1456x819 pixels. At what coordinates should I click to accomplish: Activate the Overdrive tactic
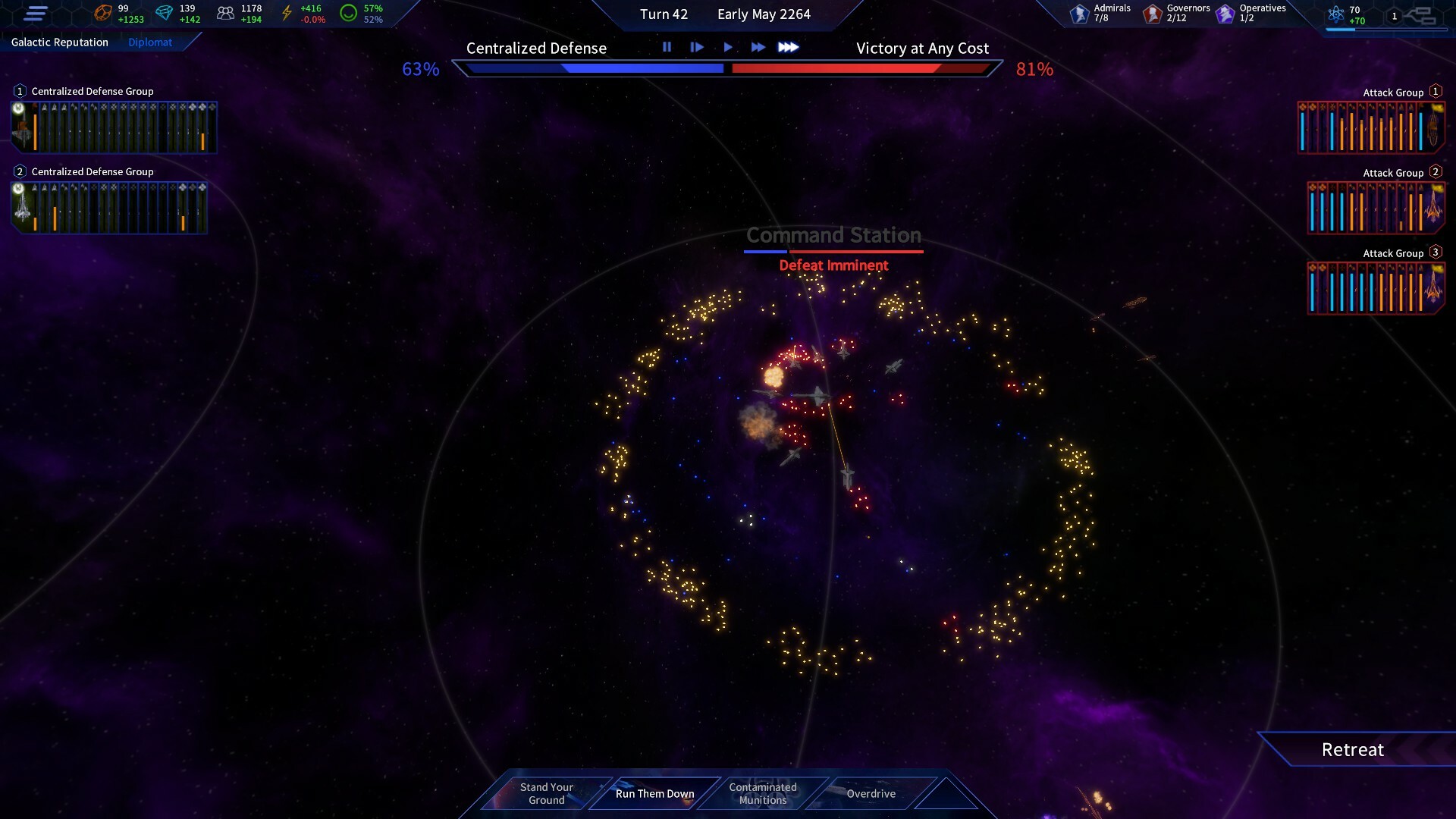coord(871,793)
